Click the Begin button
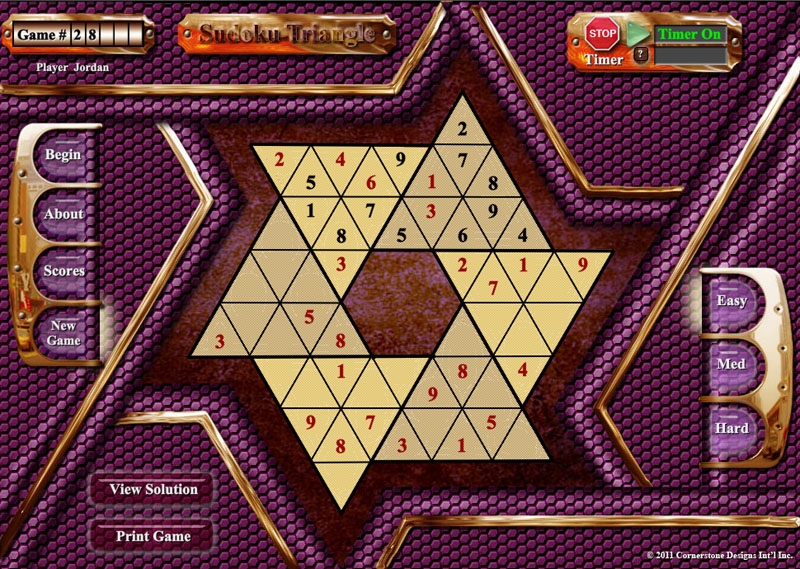This screenshot has height=569, width=800. click(63, 155)
